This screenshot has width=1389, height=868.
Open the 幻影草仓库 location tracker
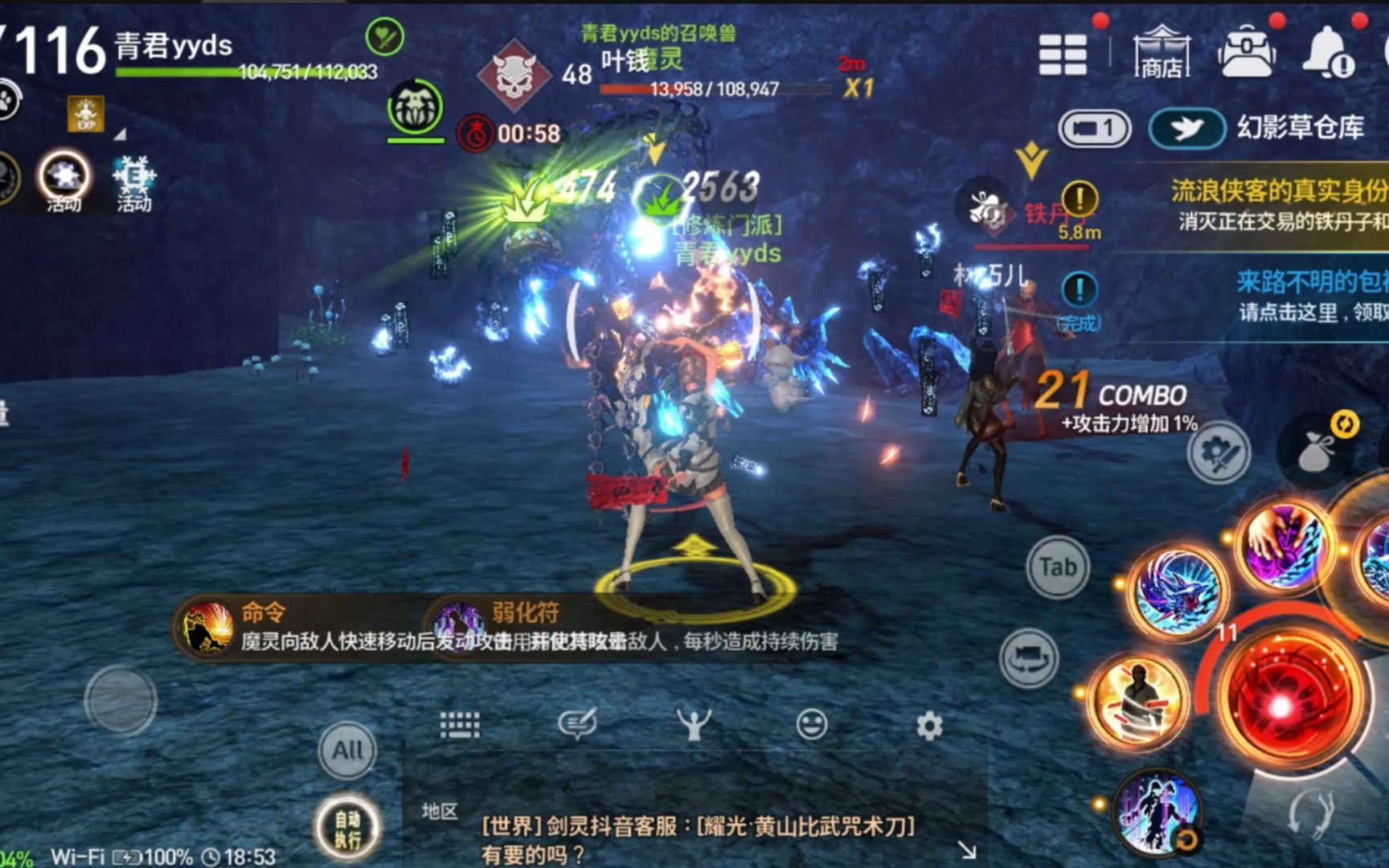point(1300,128)
